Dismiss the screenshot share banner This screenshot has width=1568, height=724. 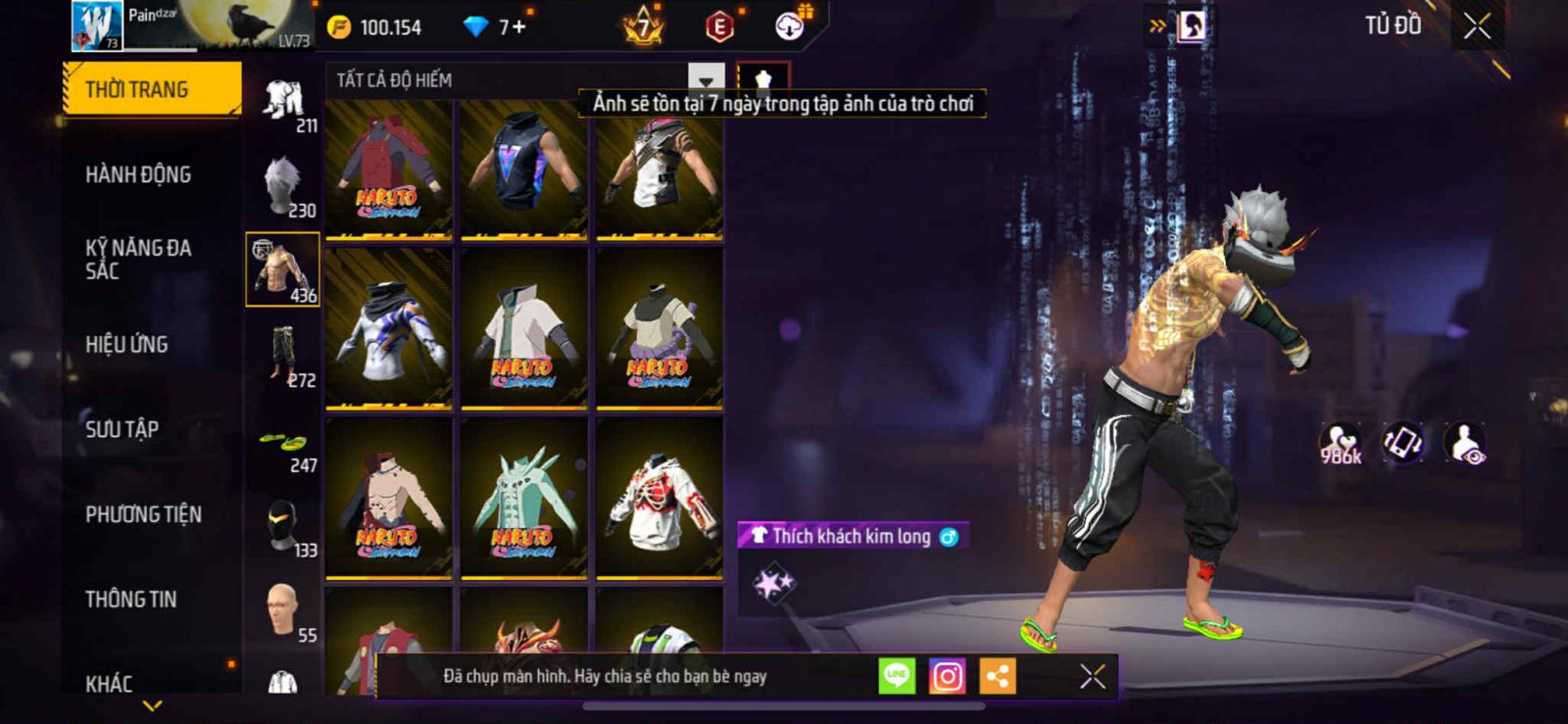(x=1092, y=676)
